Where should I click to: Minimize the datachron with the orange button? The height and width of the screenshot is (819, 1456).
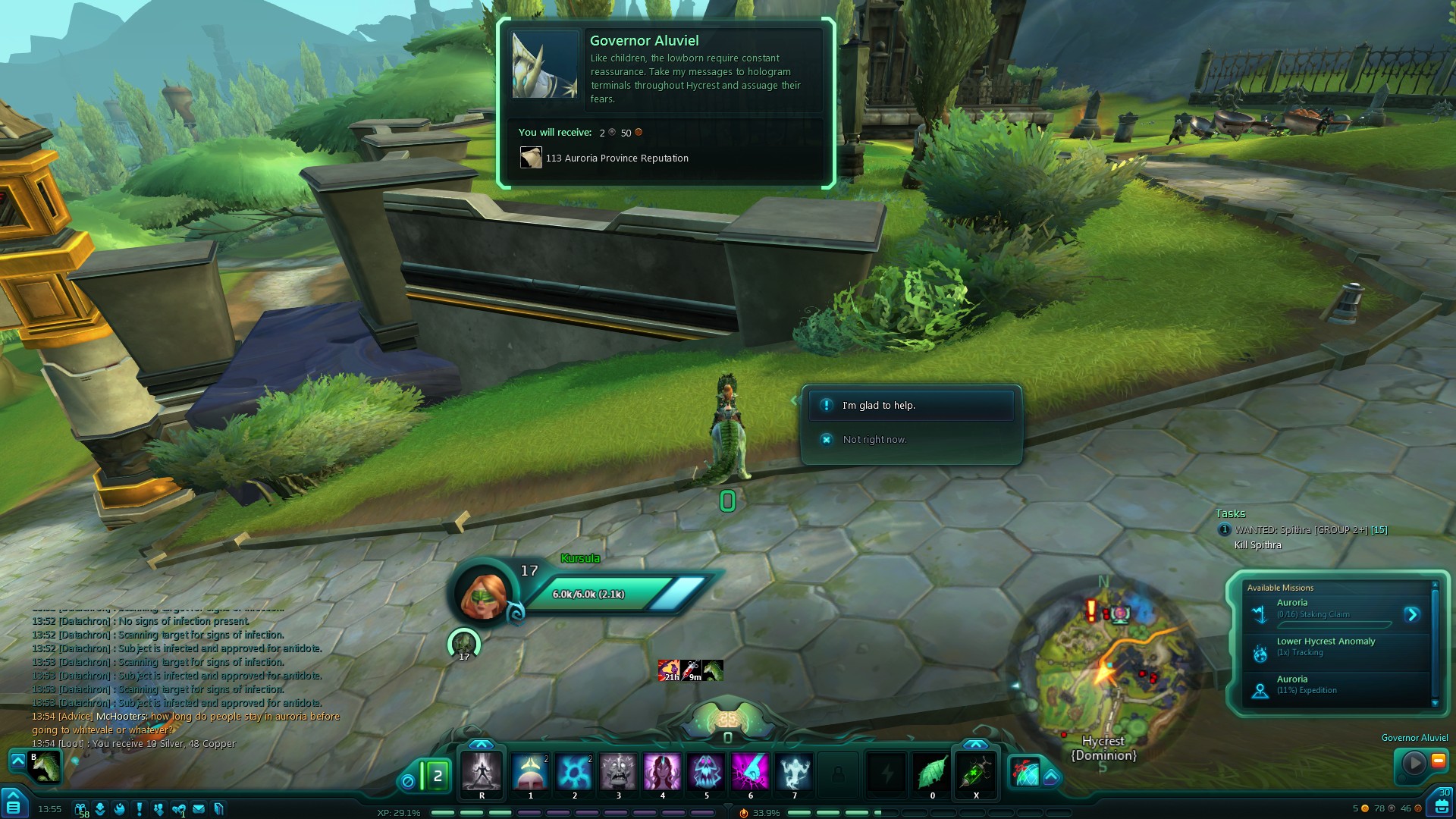pyautogui.click(x=1438, y=761)
